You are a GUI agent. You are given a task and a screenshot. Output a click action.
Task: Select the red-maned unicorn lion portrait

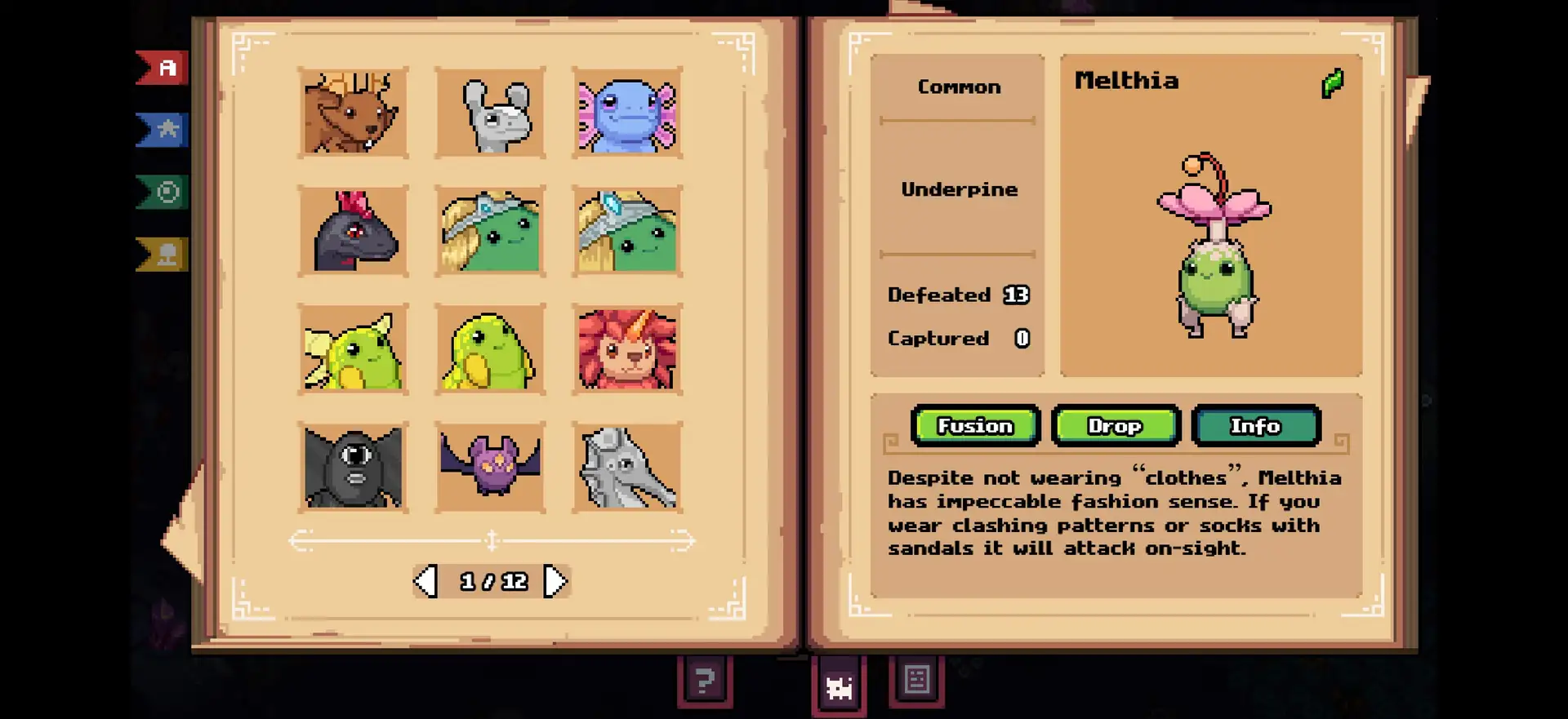(x=627, y=349)
